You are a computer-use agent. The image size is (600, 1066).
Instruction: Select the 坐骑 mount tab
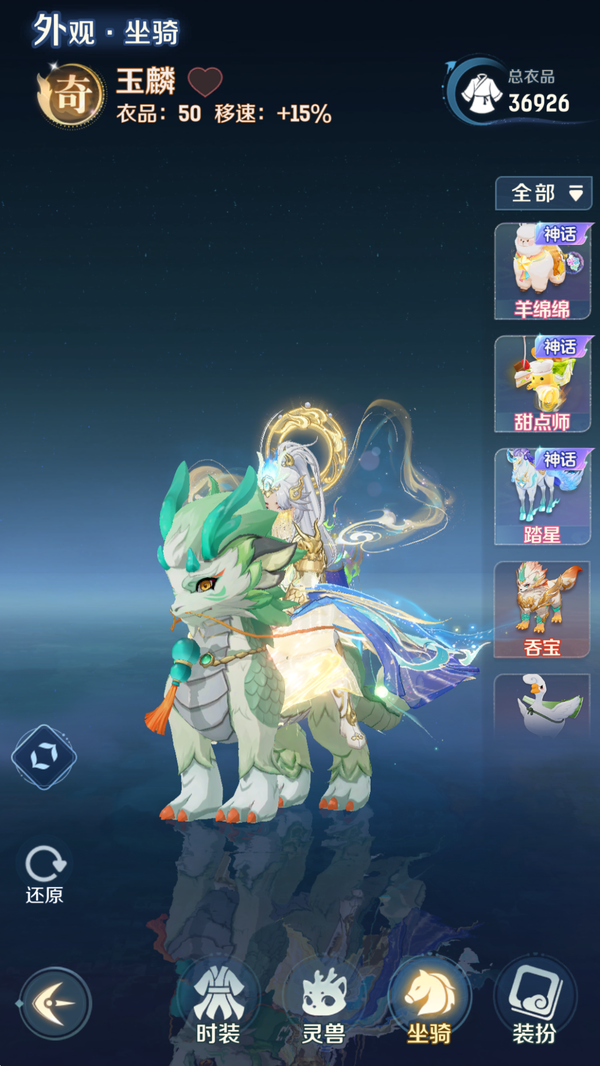coord(429,1002)
